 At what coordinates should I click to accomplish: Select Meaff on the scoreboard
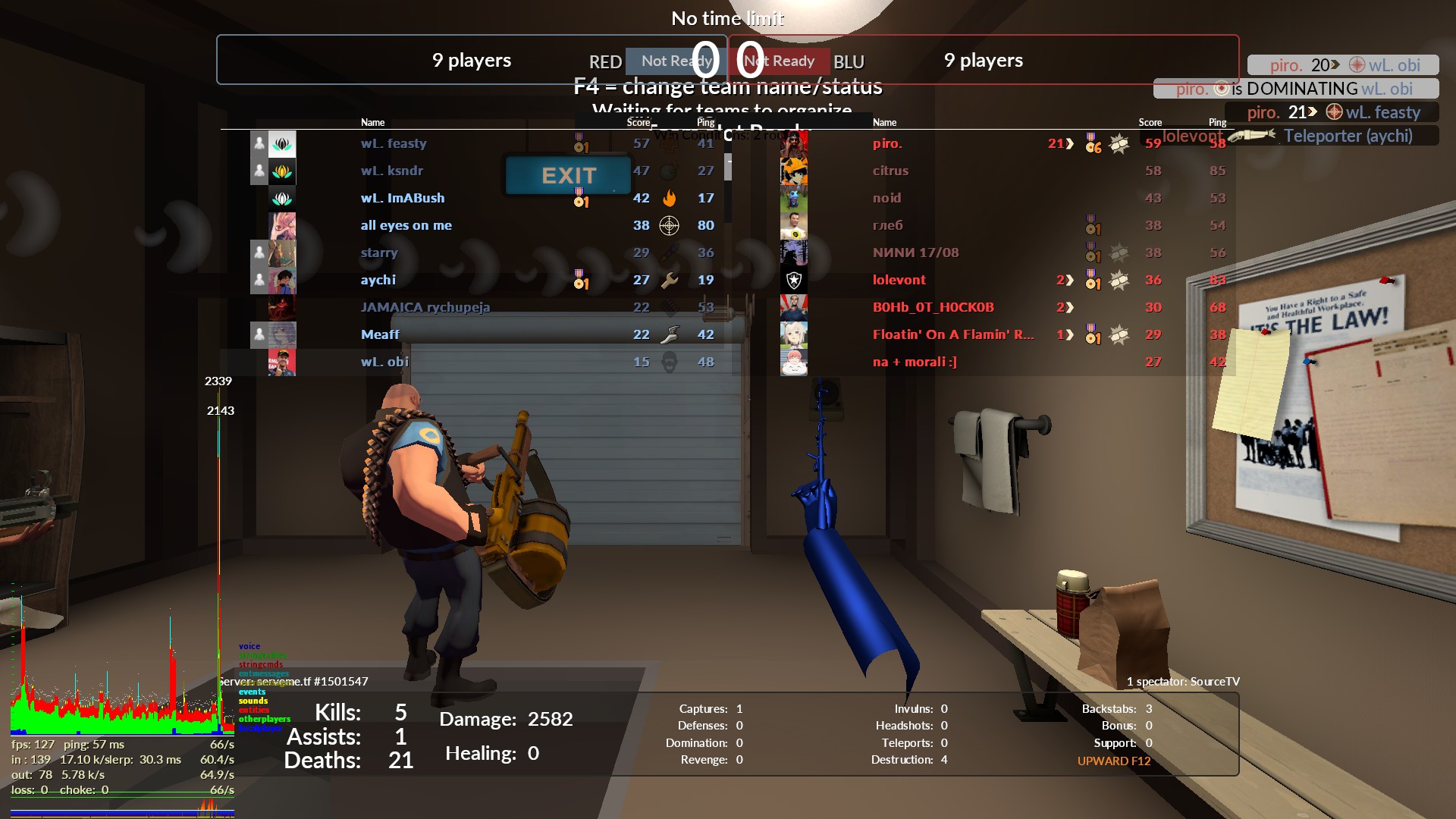(380, 334)
